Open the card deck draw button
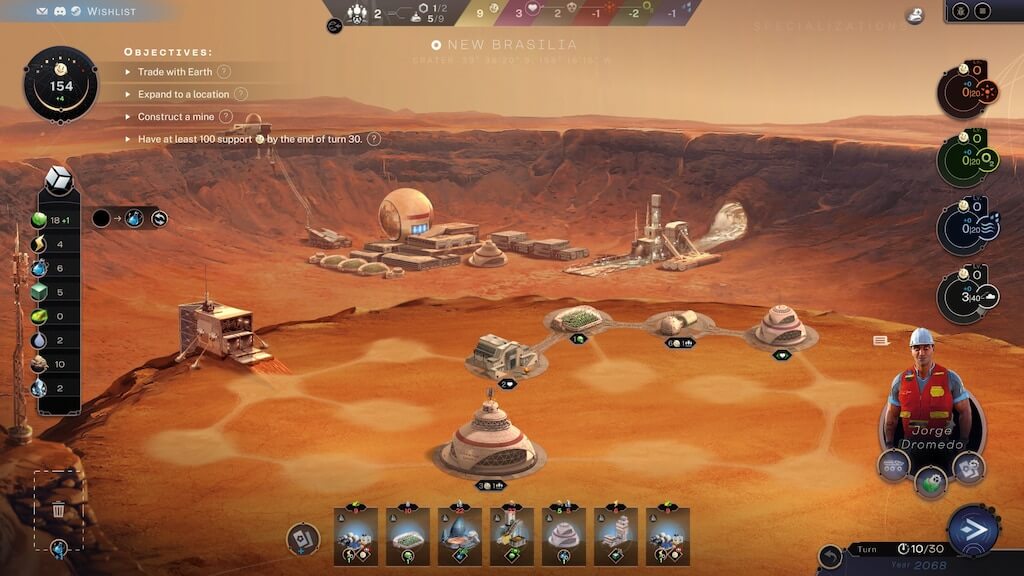The height and width of the screenshot is (576, 1024). pos(303,539)
